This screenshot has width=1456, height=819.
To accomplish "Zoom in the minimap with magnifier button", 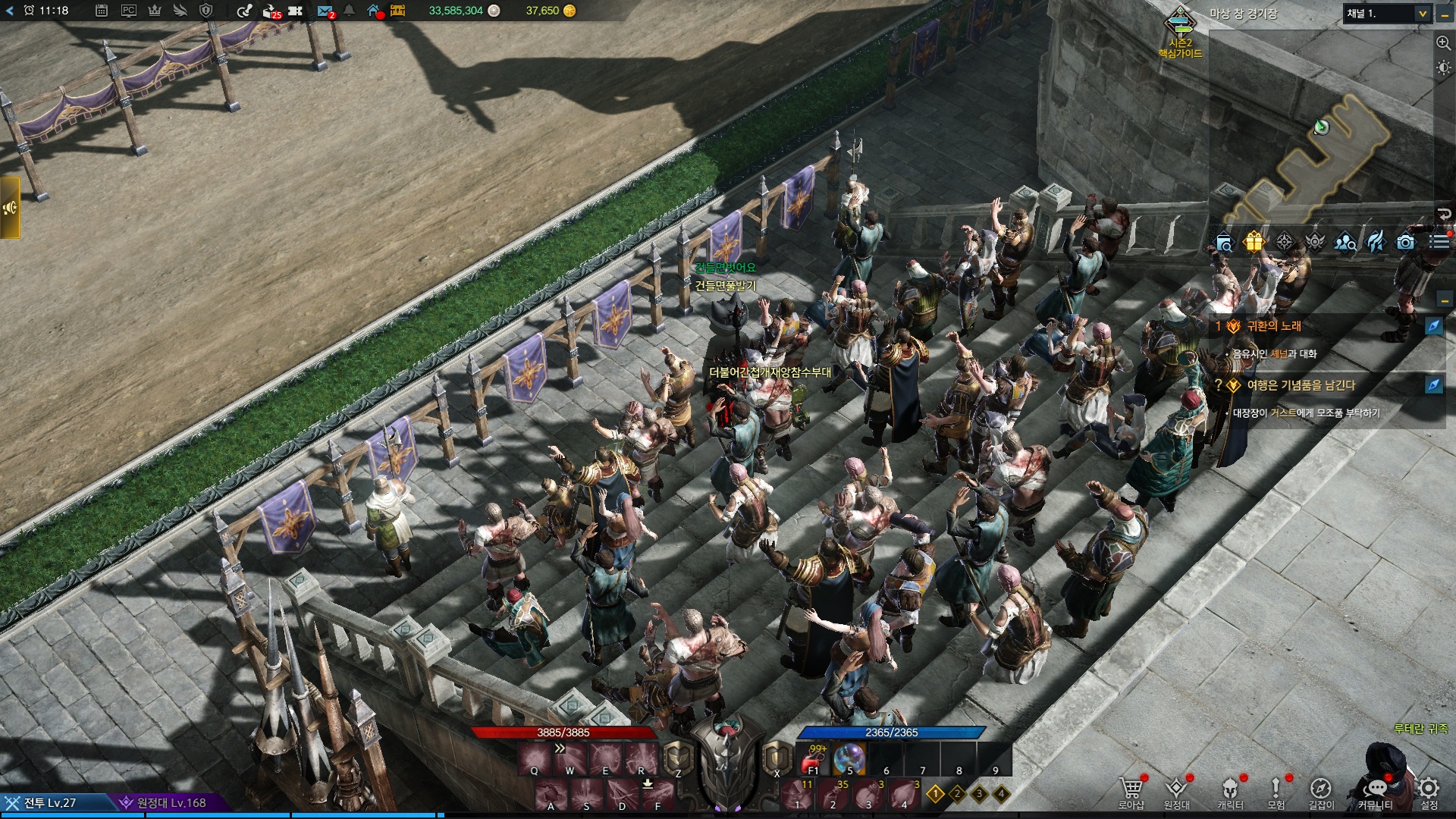I will pos(1443,43).
